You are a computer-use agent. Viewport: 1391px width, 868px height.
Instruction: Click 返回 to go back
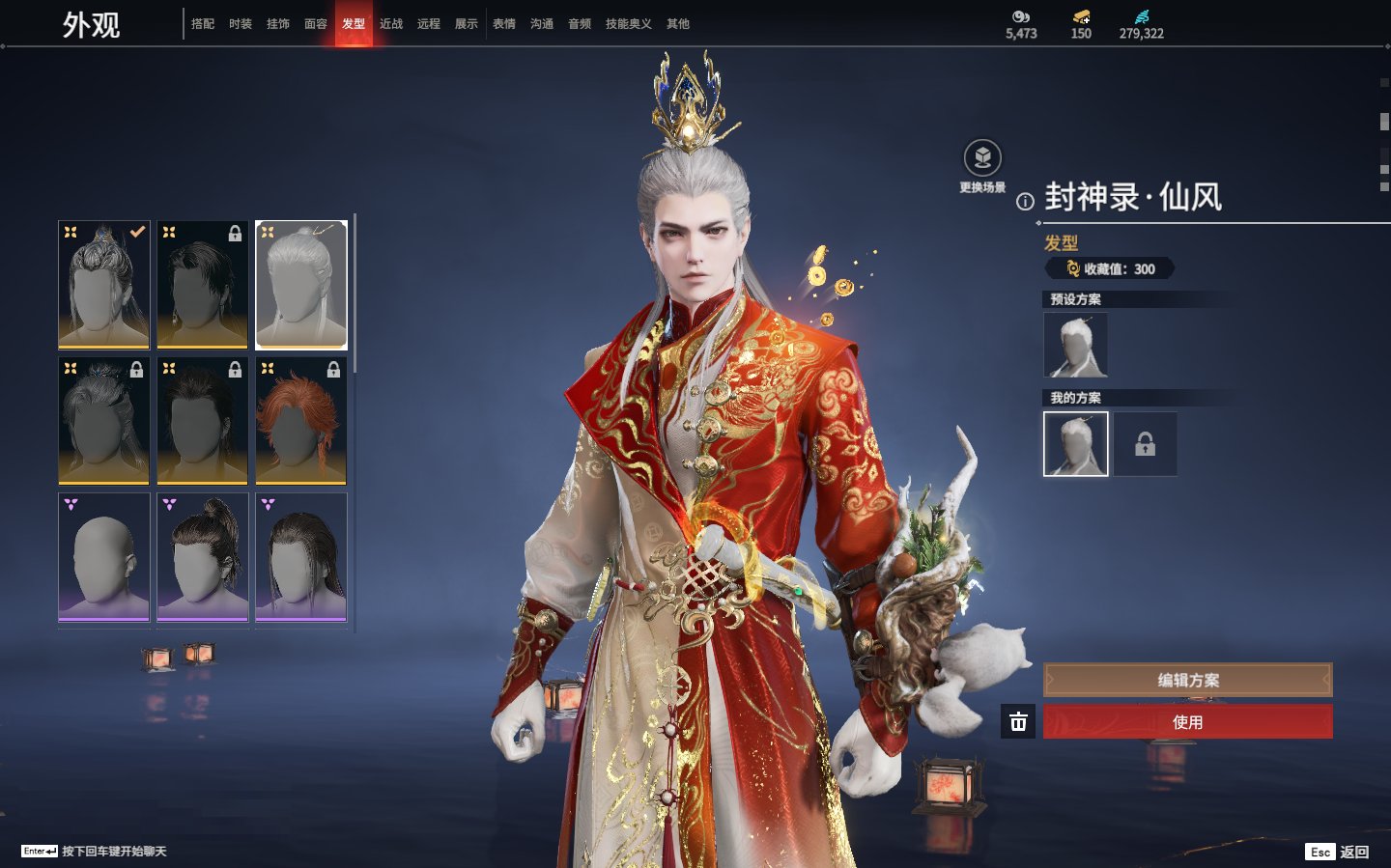tap(1353, 852)
